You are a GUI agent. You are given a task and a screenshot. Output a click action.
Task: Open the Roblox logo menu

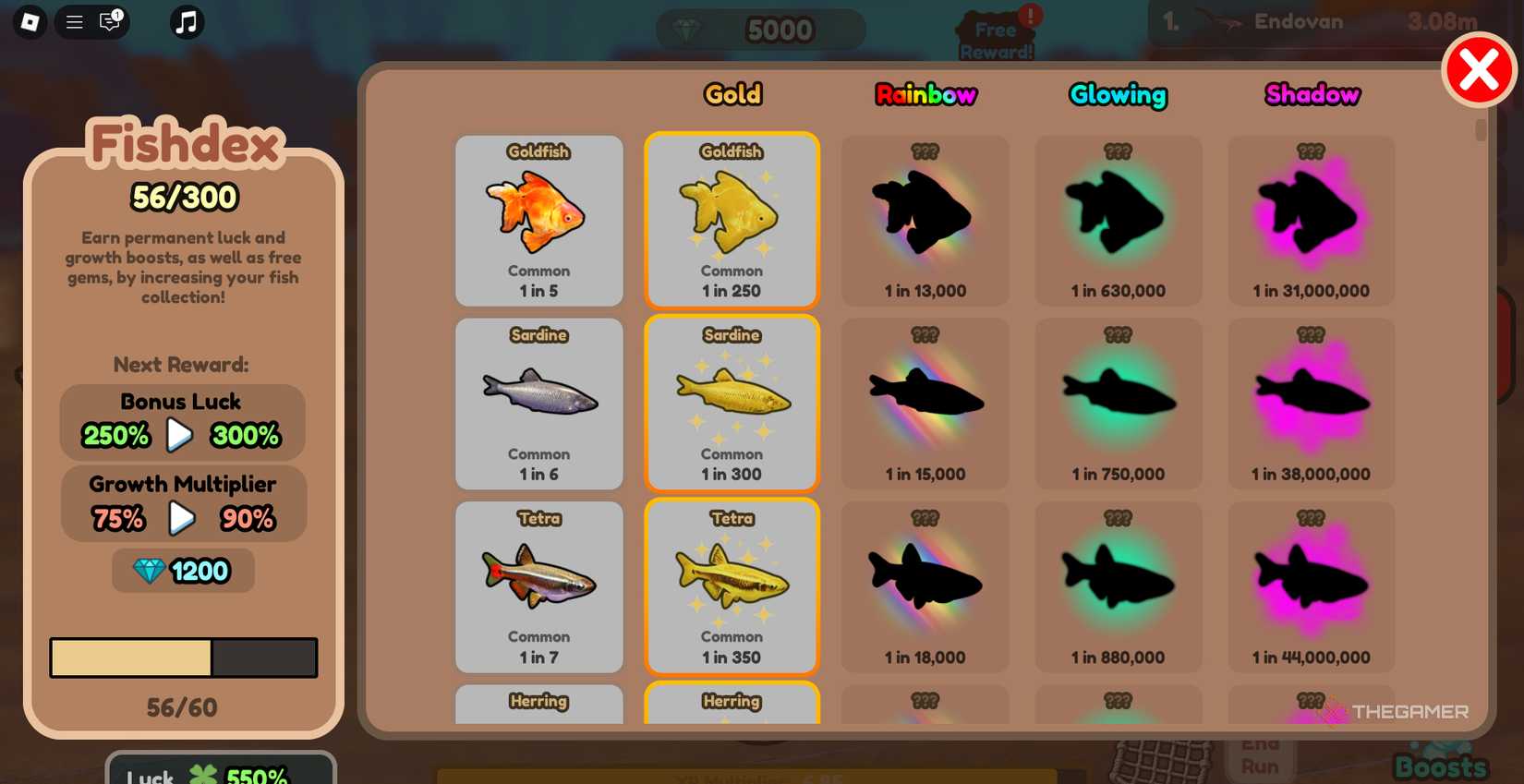[x=28, y=22]
